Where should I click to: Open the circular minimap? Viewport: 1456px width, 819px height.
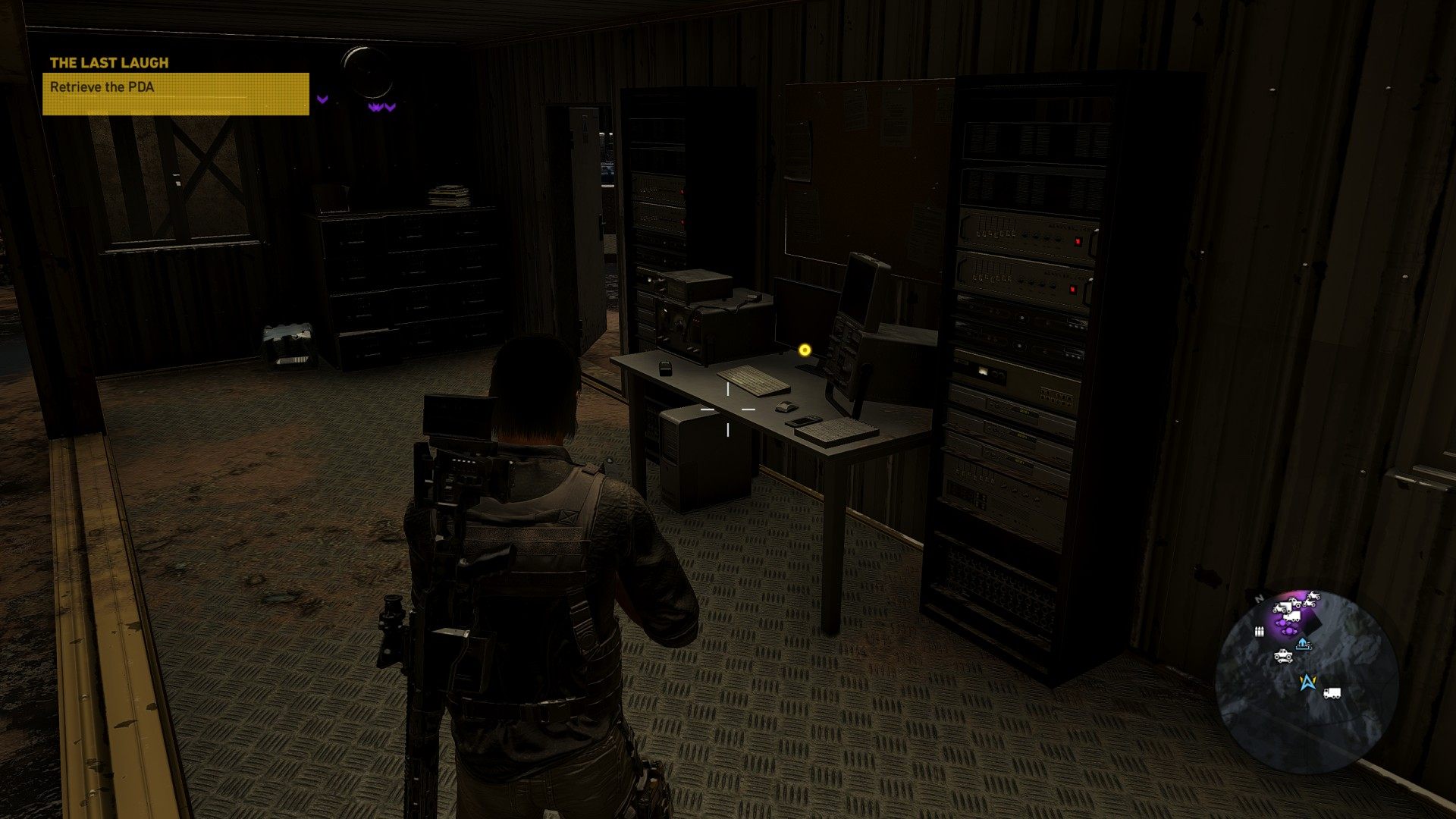[1306, 680]
